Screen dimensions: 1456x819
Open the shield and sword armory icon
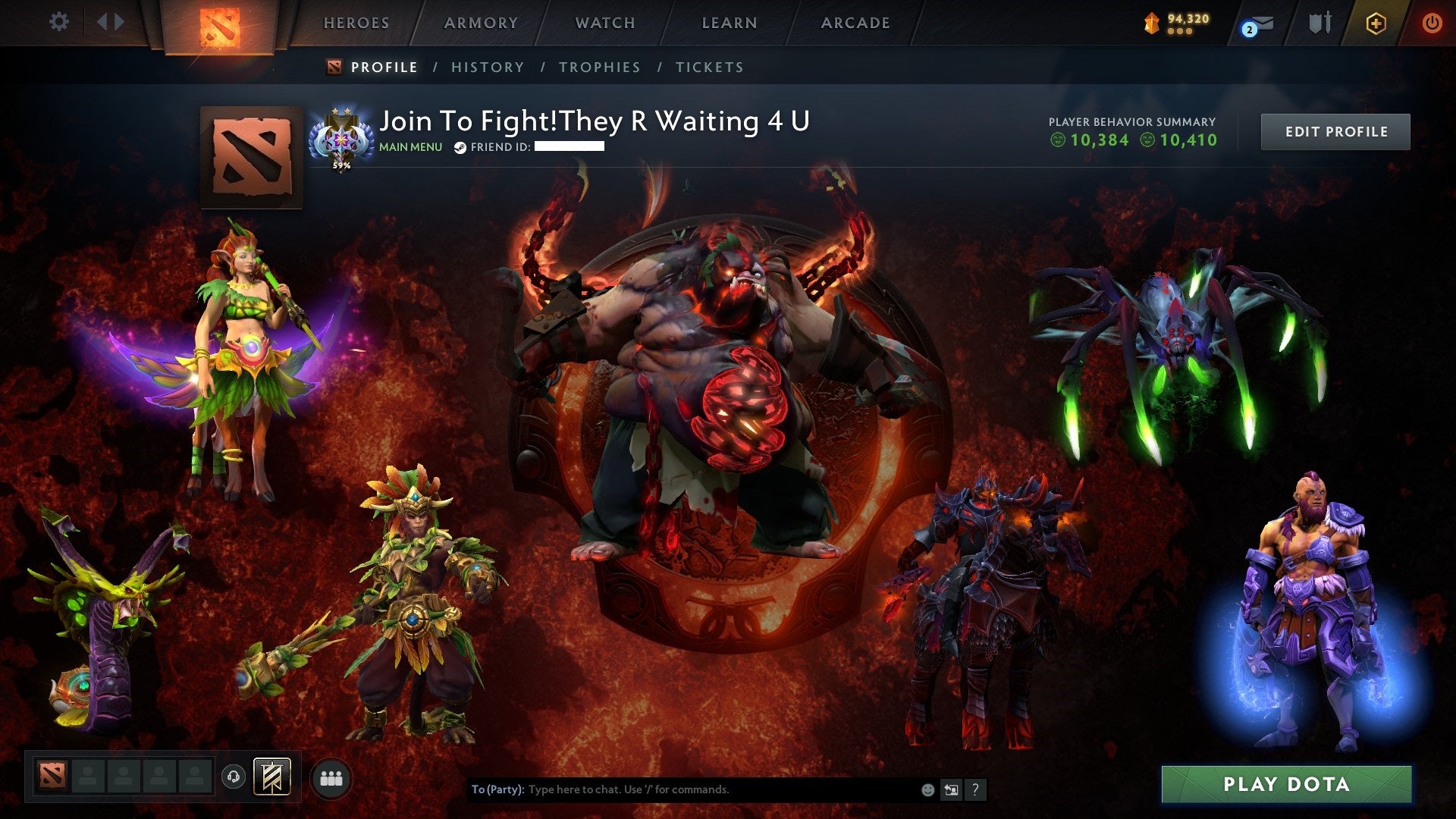click(1320, 24)
